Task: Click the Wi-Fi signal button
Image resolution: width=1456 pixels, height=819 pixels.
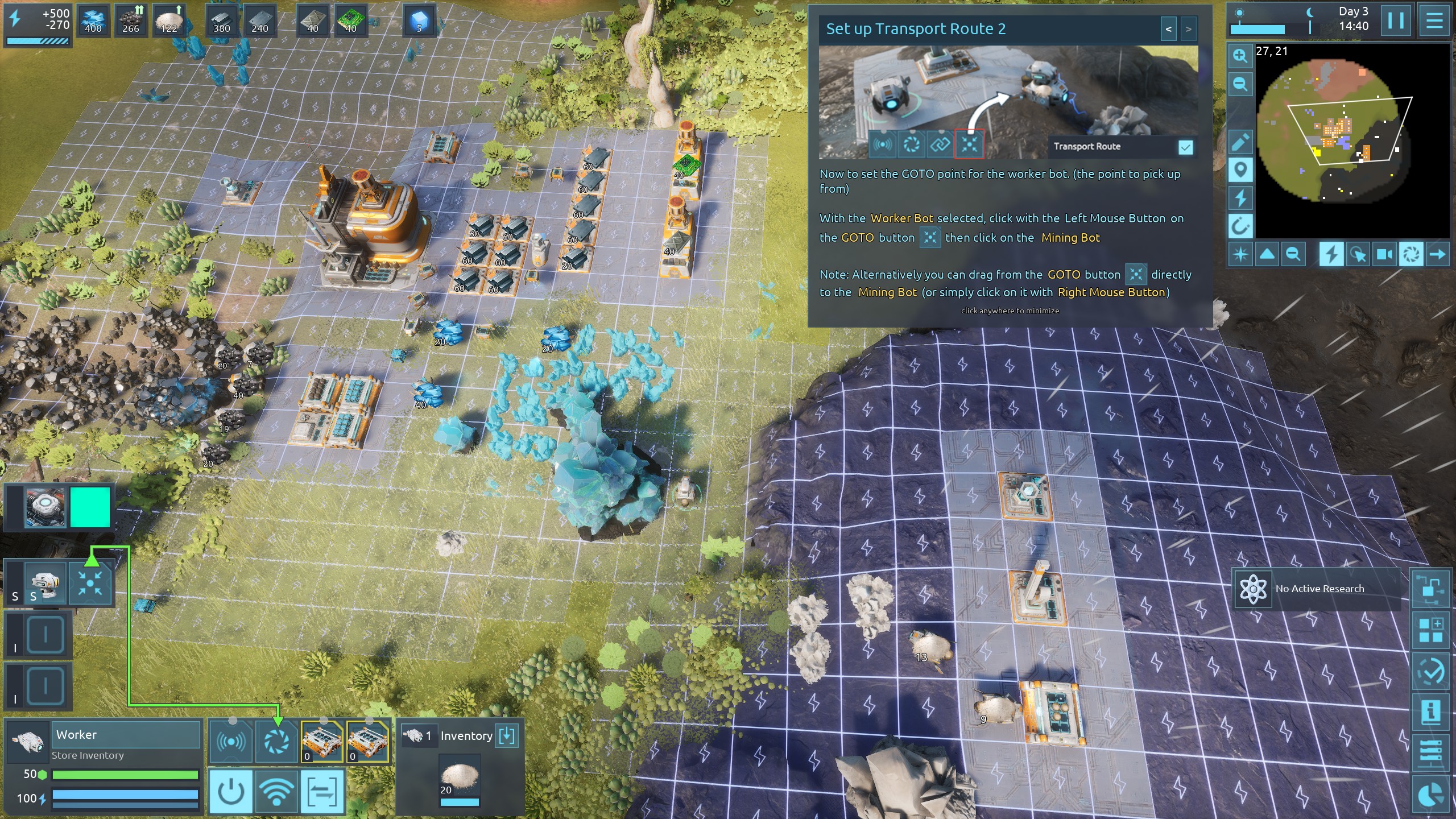Action: click(x=276, y=791)
